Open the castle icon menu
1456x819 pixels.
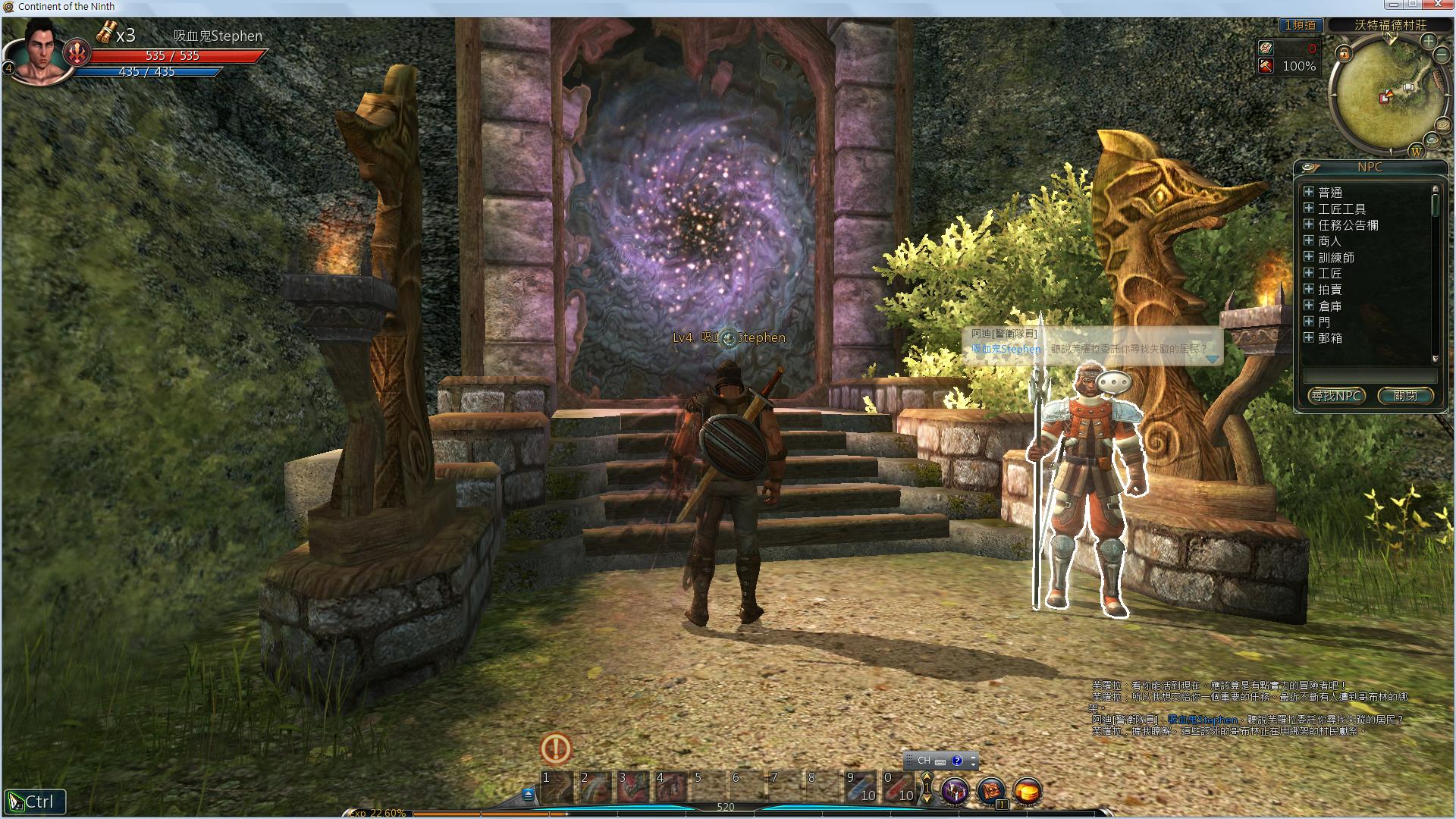click(x=955, y=791)
